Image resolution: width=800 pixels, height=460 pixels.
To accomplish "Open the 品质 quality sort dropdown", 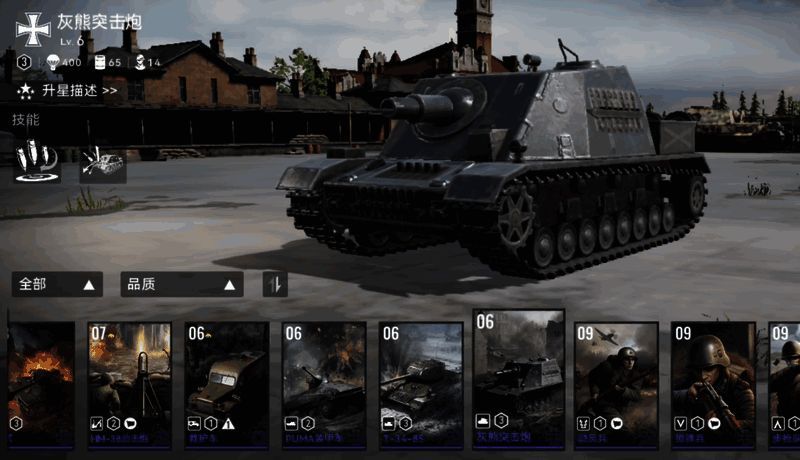I will pyautogui.click(x=181, y=285).
